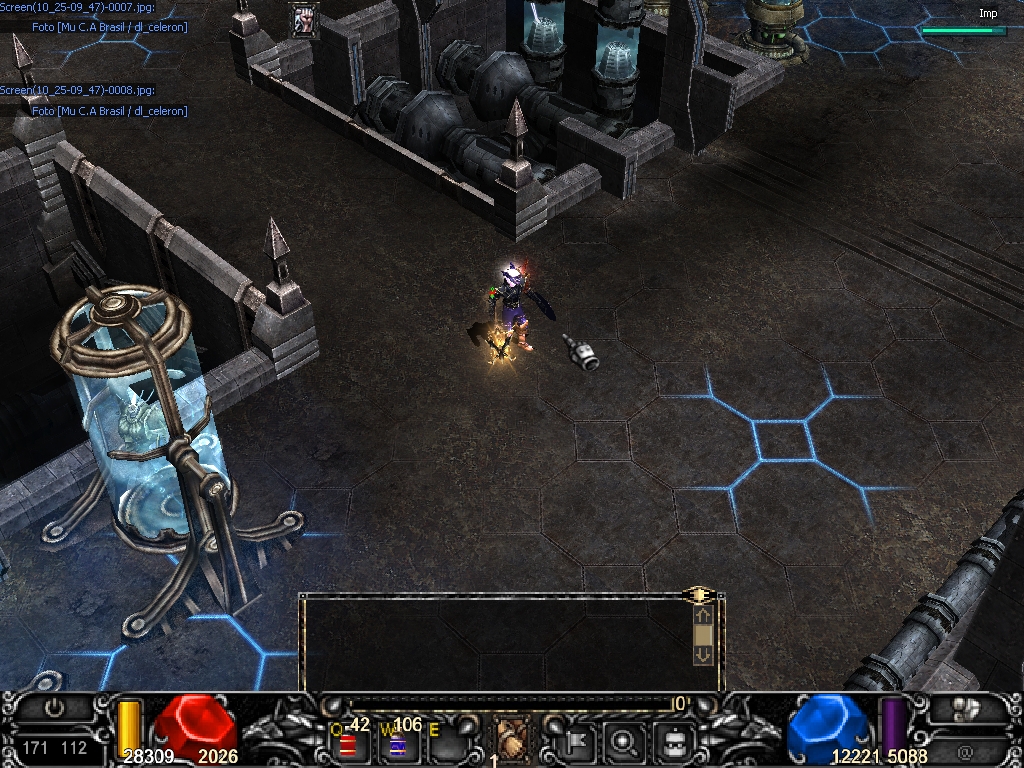The image size is (1024, 768).
Task: Open the flag icon menu button
Action: pyautogui.click(x=578, y=742)
